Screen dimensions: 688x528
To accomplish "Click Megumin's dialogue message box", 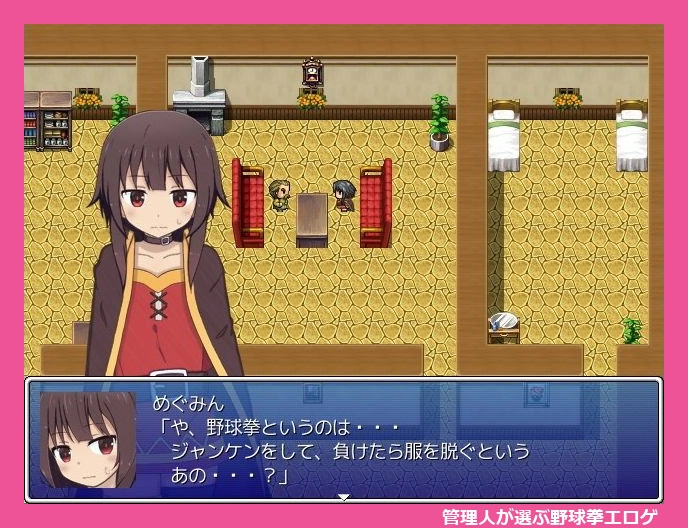I will coord(400,440).
